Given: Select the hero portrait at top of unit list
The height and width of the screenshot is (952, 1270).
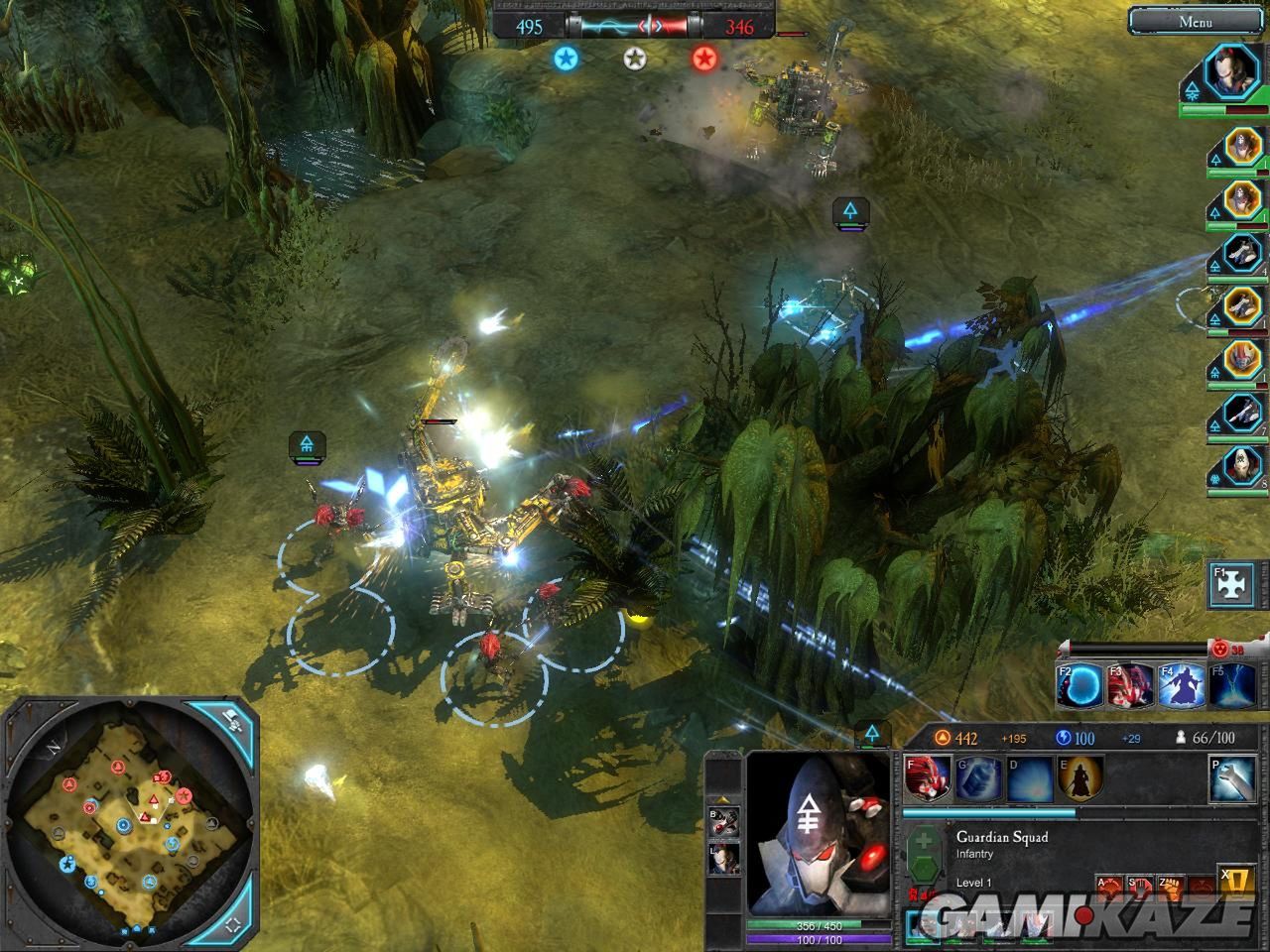Looking at the screenshot, I should [x=1230, y=72].
